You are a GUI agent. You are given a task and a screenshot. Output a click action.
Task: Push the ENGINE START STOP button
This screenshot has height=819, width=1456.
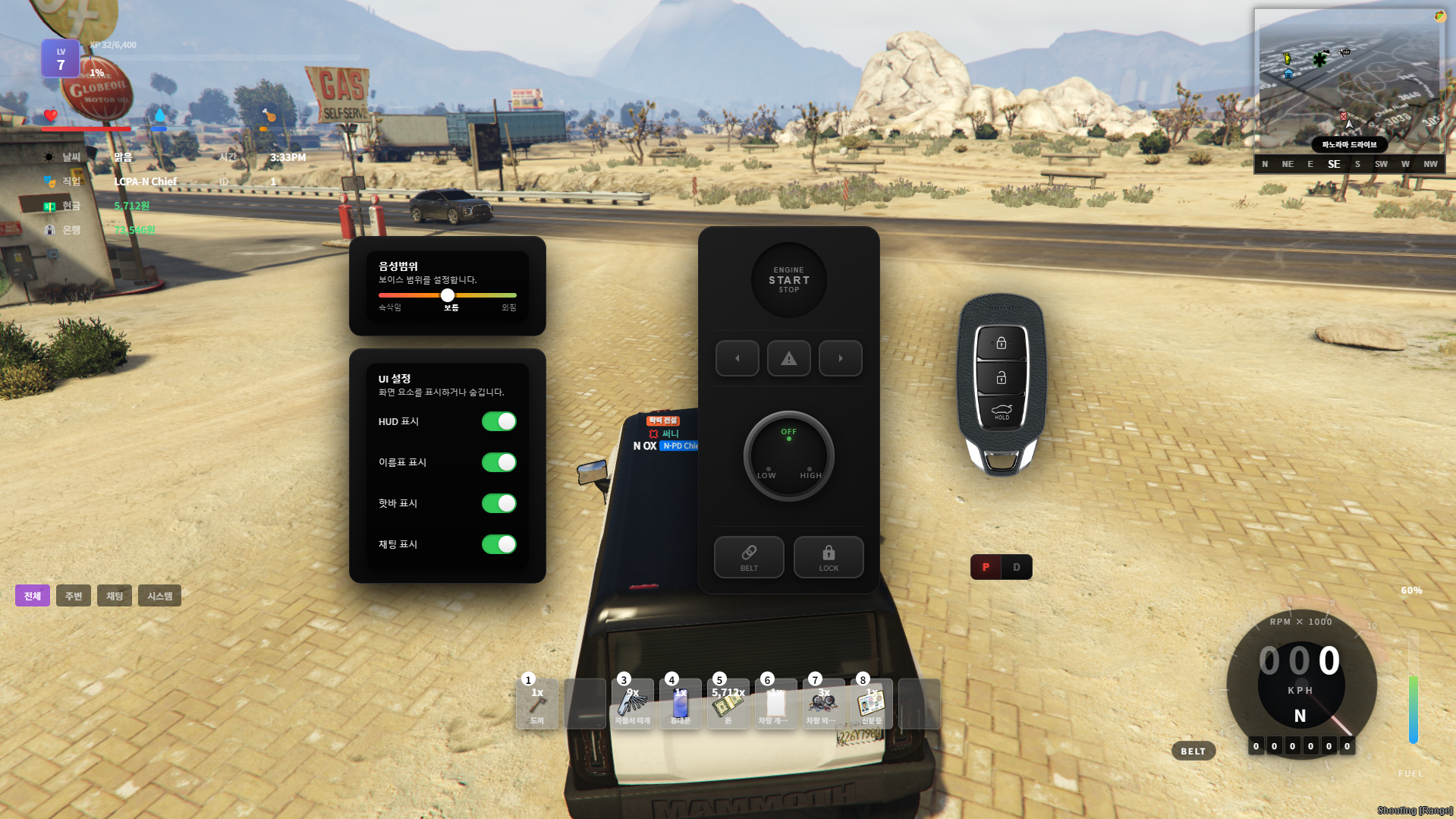(788, 280)
